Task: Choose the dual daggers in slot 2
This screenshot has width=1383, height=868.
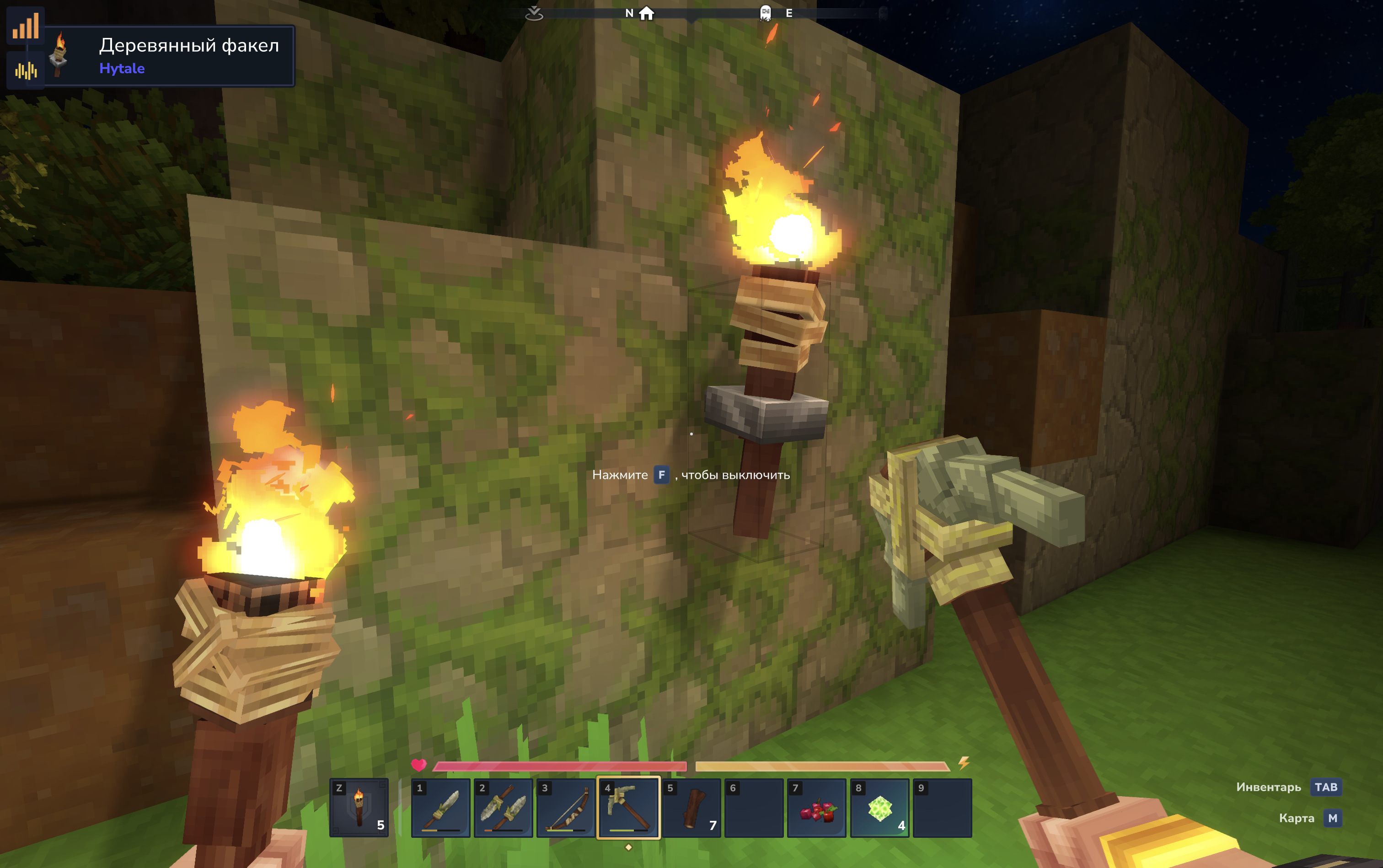Action: (x=503, y=808)
